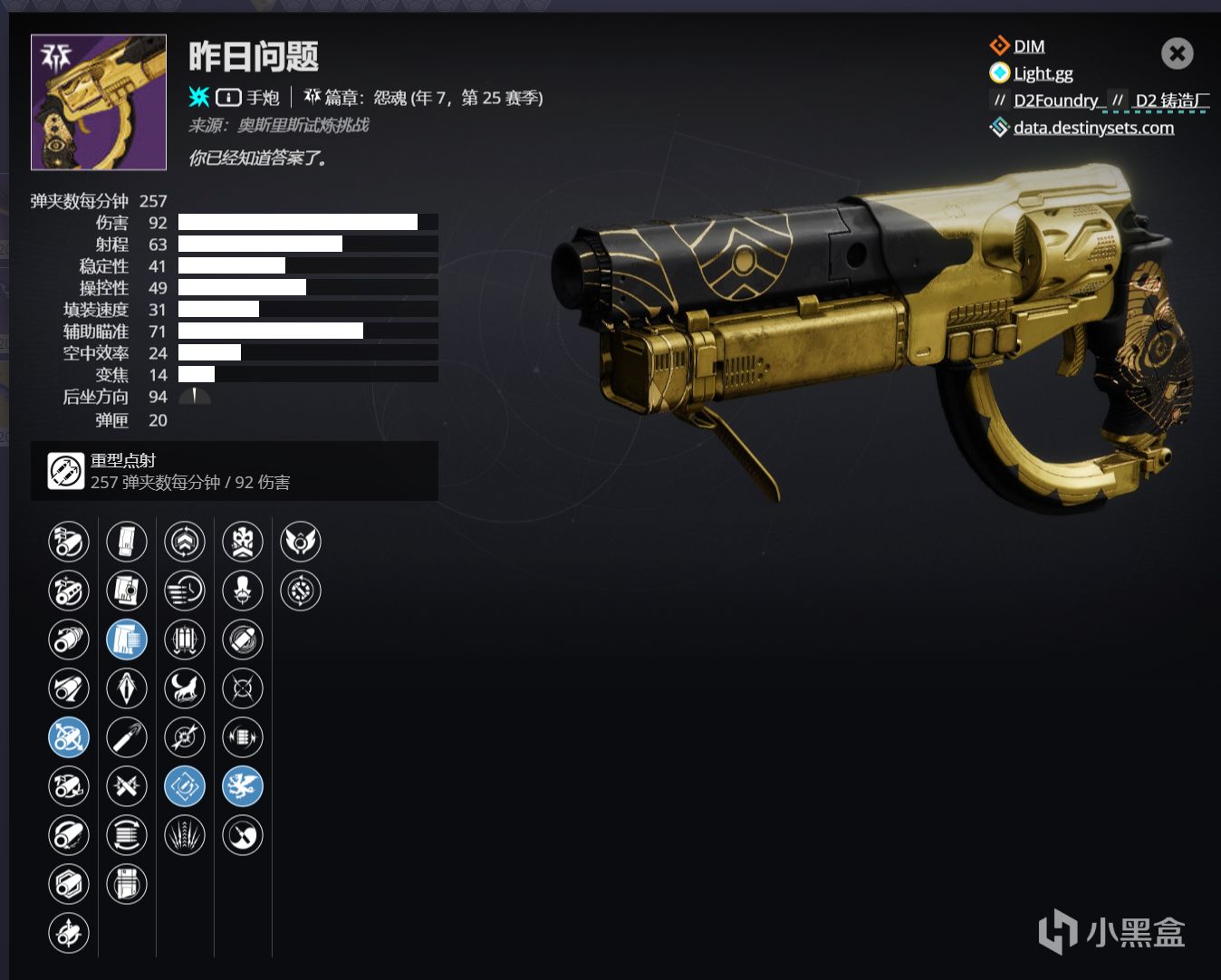The width and height of the screenshot is (1221, 980).
Task: Select the crossed bullets perk
Action: click(127, 786)
